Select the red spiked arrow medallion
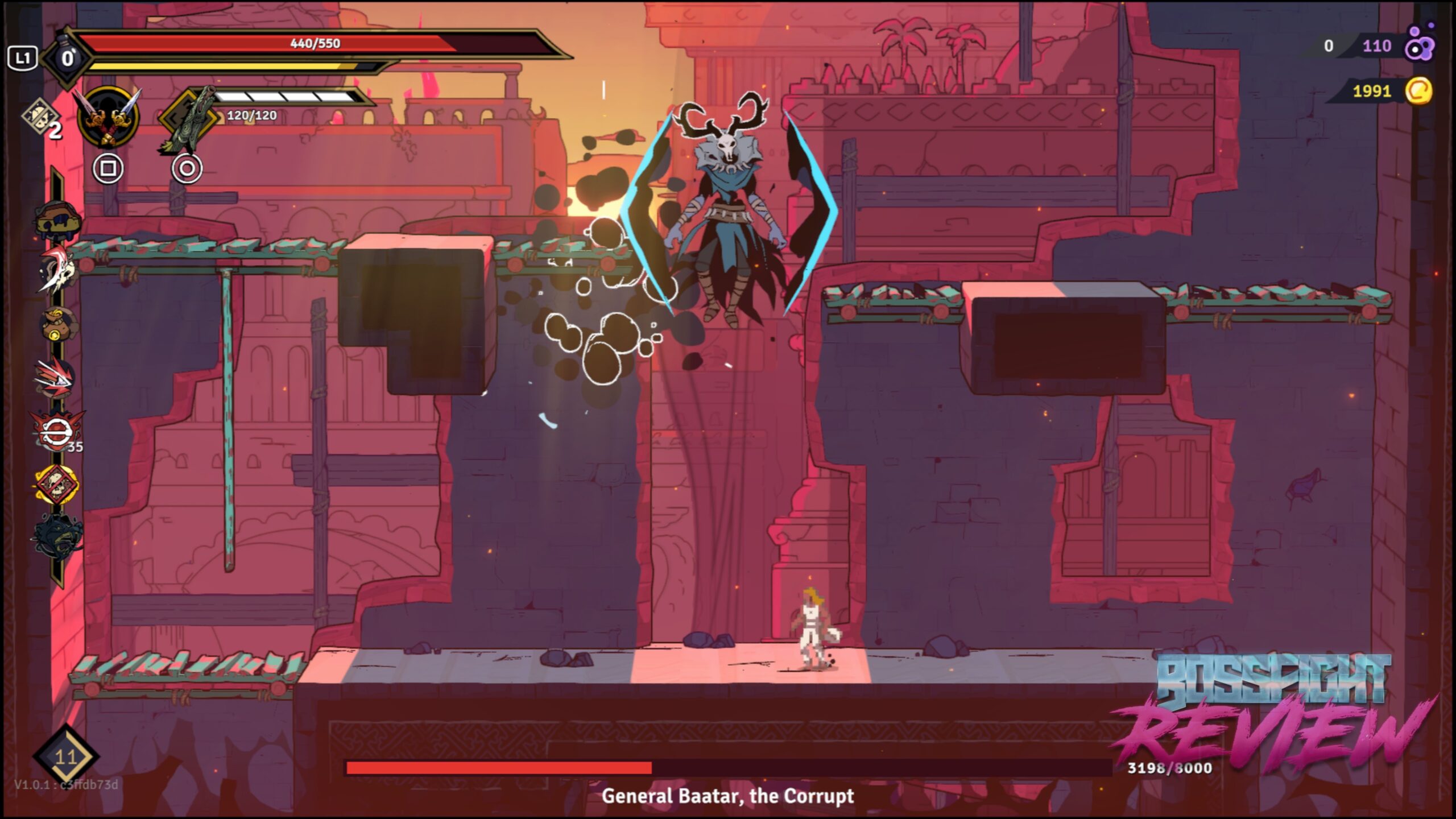This screenshot has width=1456, height=819. (56, 377)
